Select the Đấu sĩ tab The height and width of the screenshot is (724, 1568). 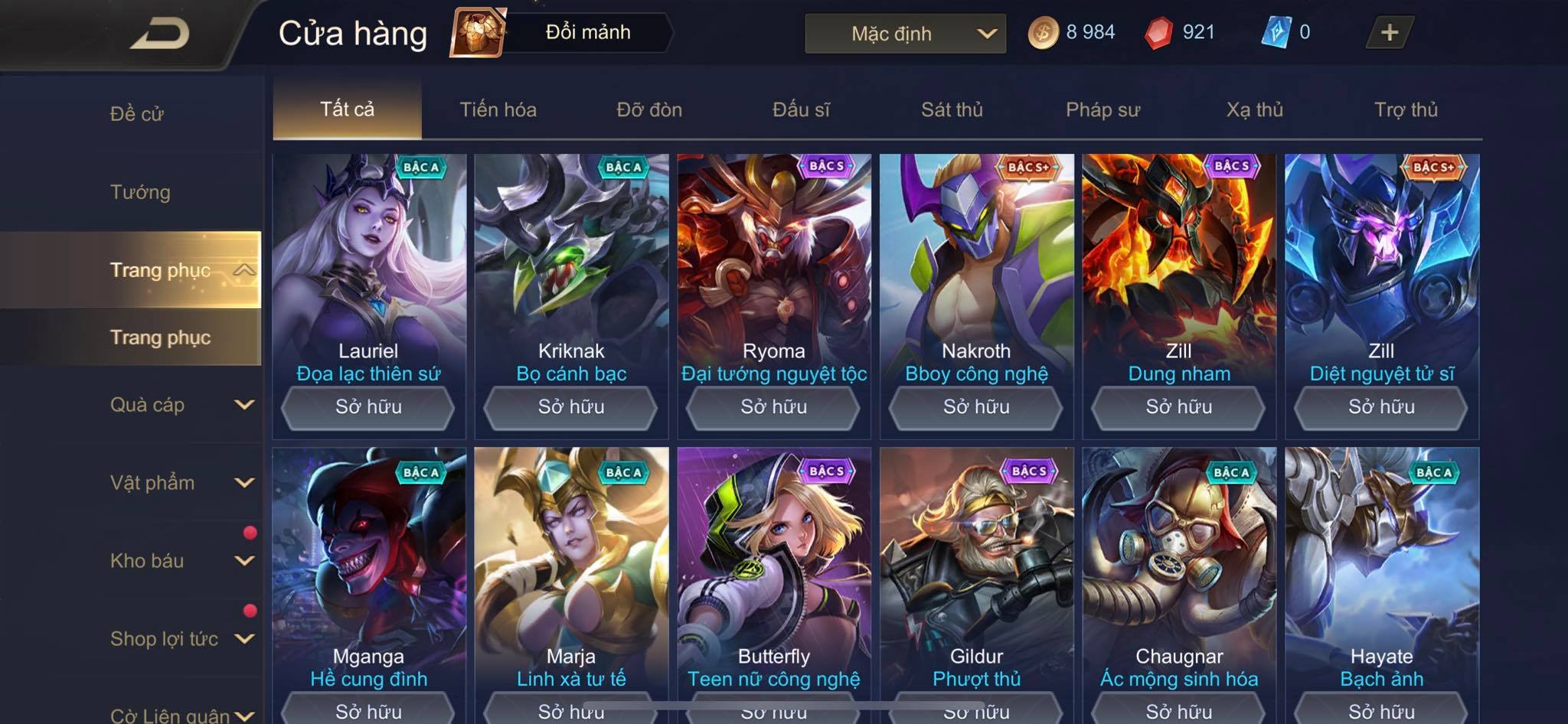(801, 109)
